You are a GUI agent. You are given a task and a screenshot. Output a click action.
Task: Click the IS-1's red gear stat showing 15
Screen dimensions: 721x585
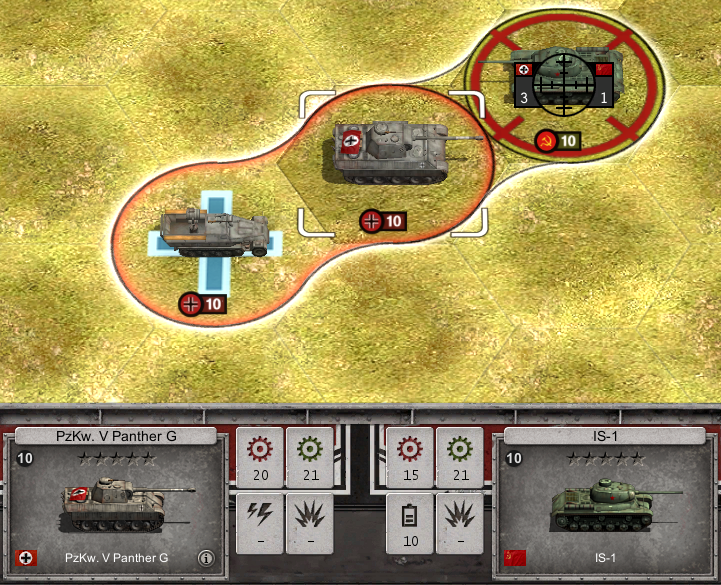410,457
